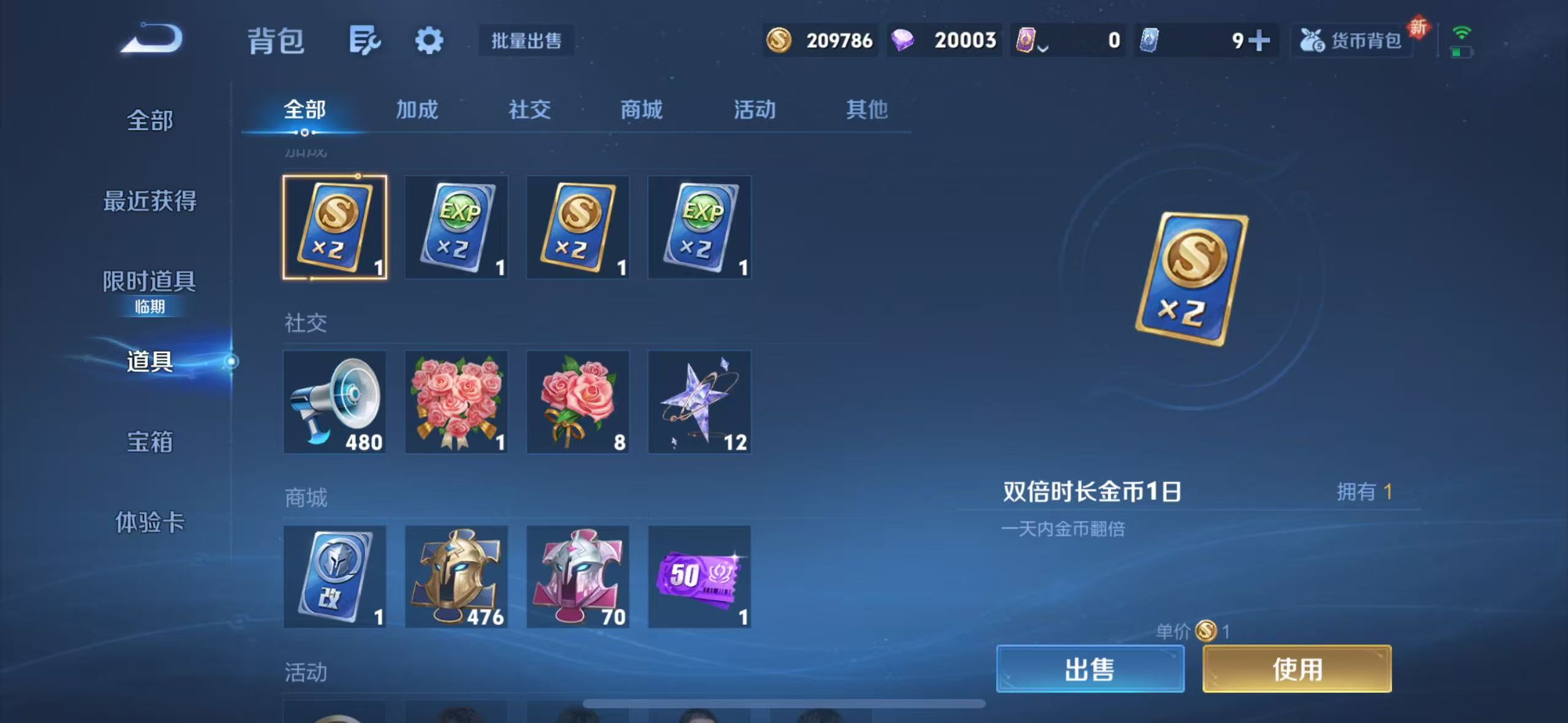The image size is (1568, 723).
Task: Click the 出售 sell button
Action: click(x=1090, y=670)
